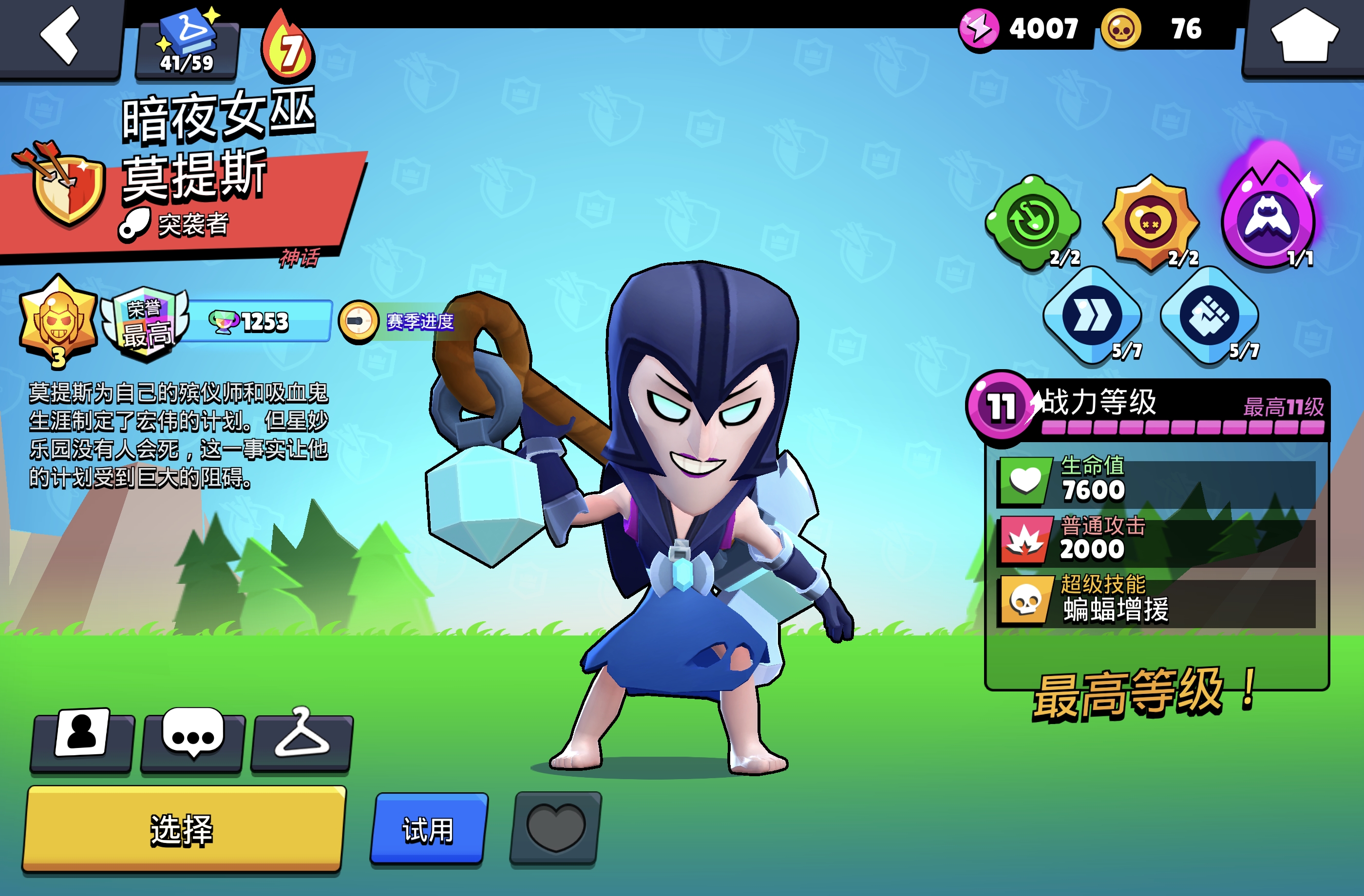Open the speech bubble emotes button
Screen dimensions: 1364x896
coord(192,739)
